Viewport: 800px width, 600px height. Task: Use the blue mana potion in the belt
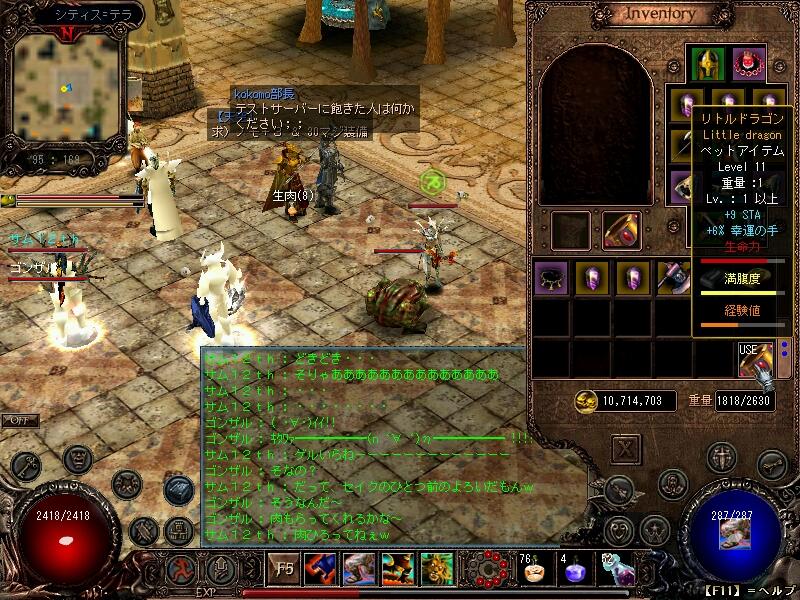tap(573, 573)
